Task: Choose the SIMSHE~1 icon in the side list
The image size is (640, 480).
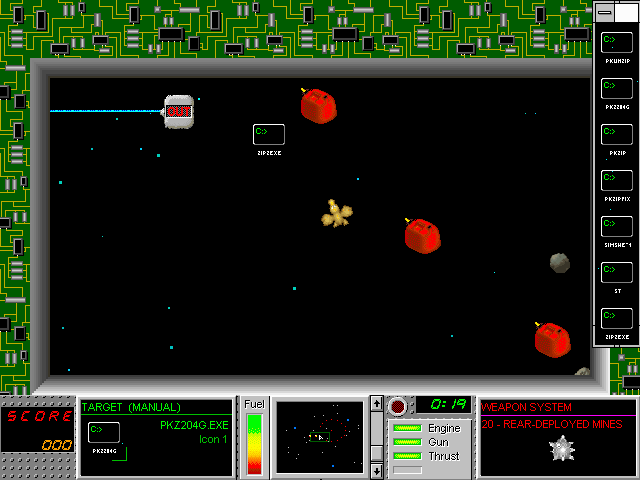Action: [617, 226]
